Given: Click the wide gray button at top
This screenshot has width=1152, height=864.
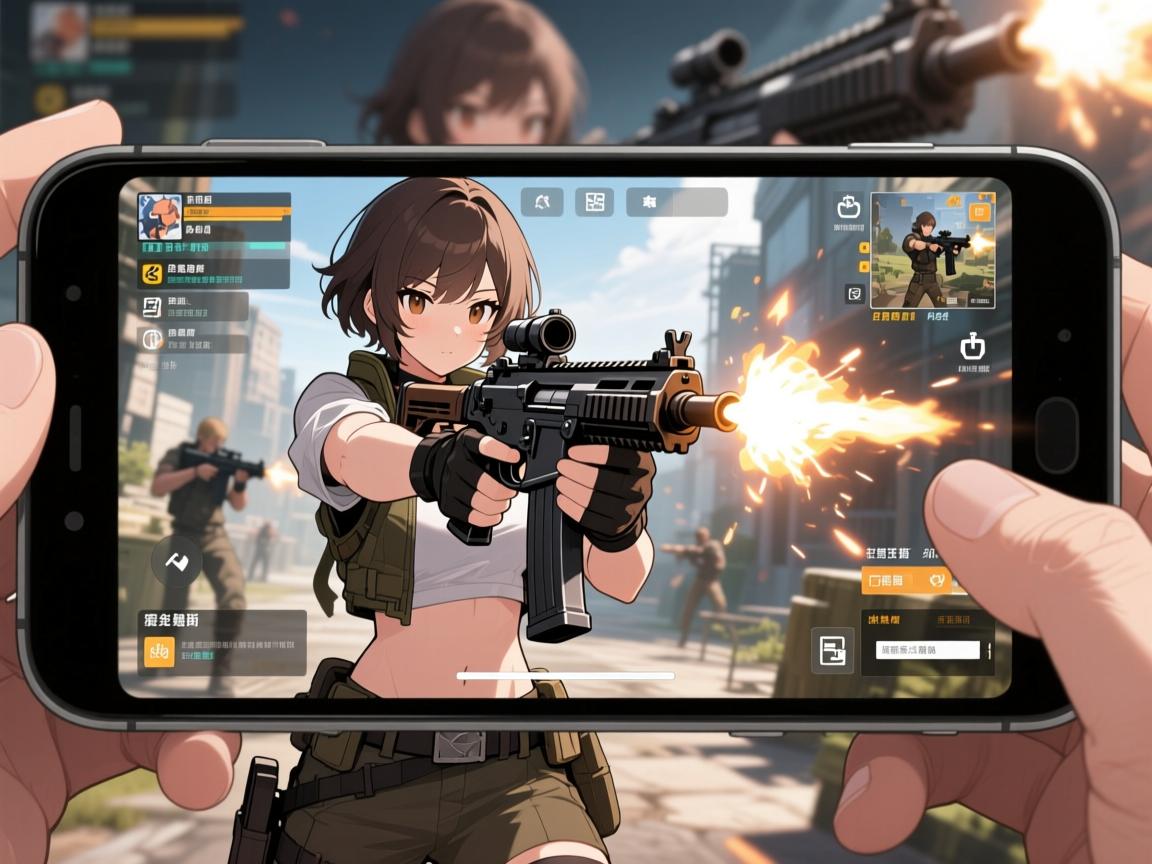Looking at the screenshot, I should (x=677, y=202).
